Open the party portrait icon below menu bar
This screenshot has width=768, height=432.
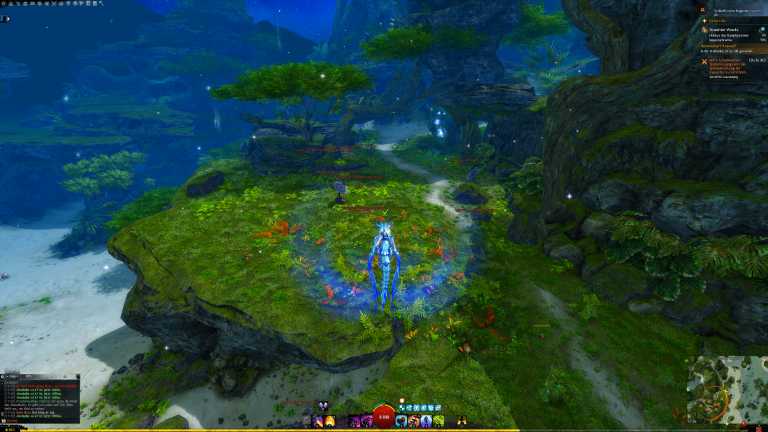[5, 18]
